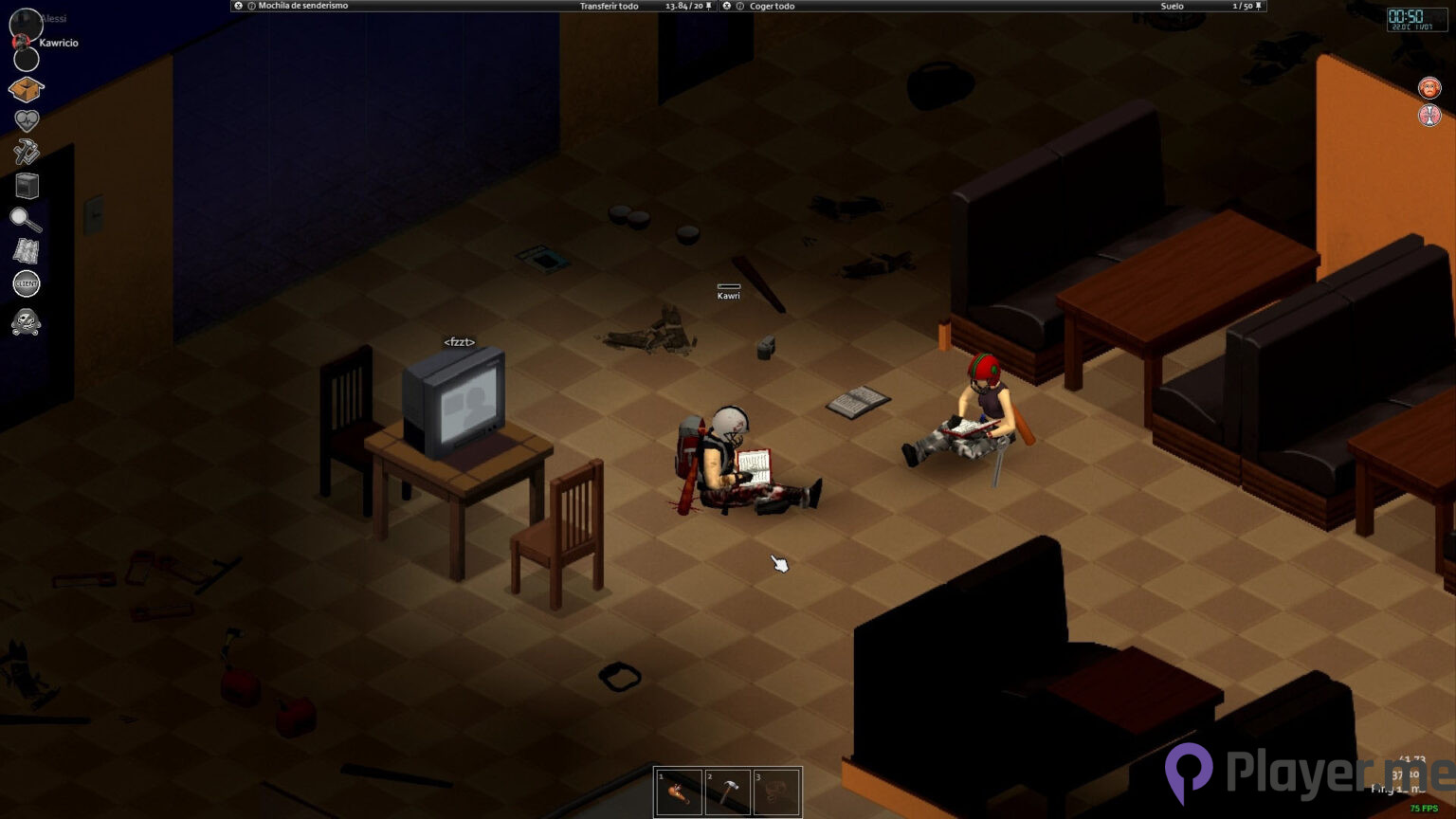Screen dimensions: 1456x819
Task: Open the admin skull panel icon
Action: [27, 324]
